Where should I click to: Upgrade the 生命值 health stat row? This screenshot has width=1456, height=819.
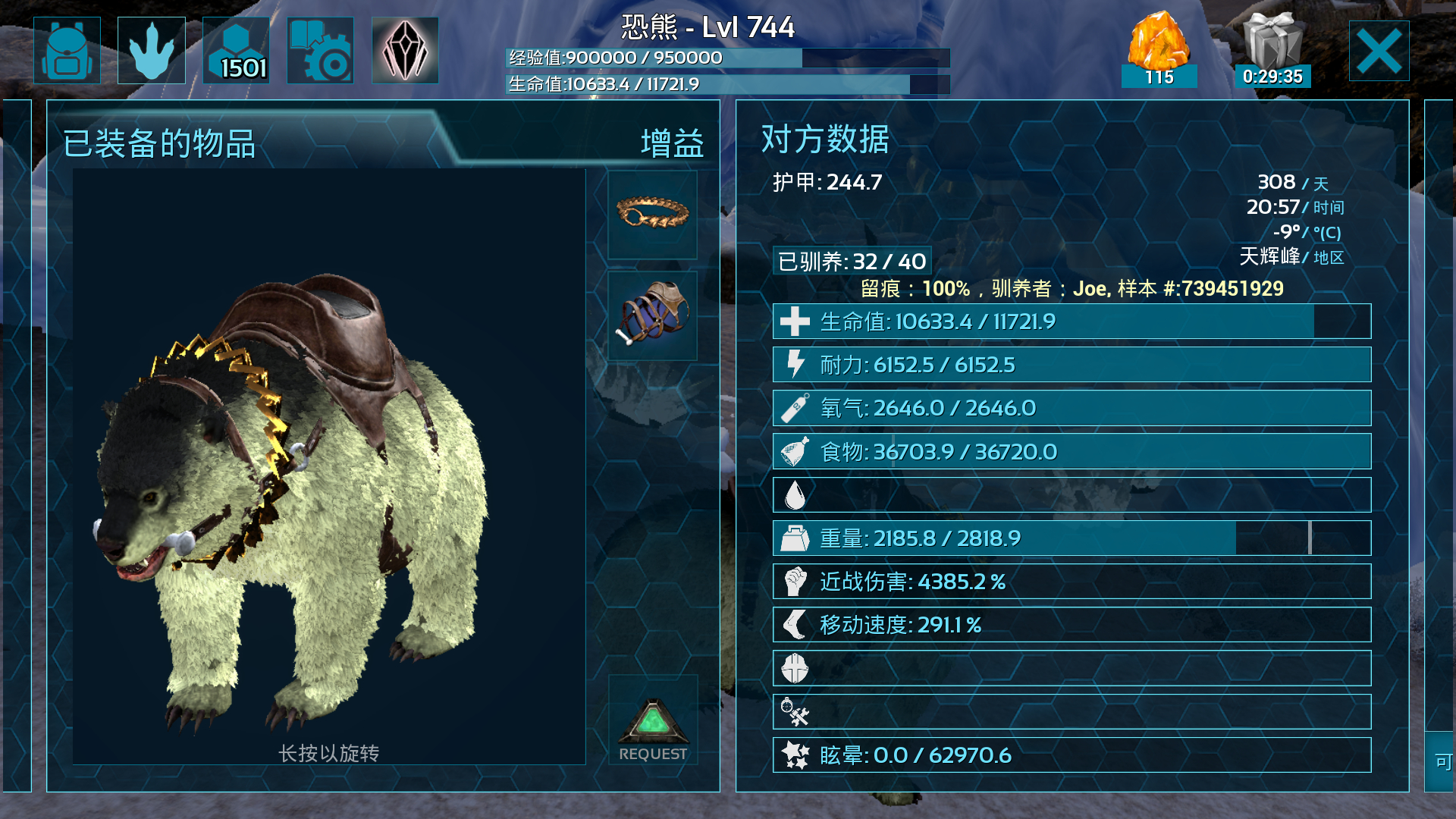tap(1071, 322)
